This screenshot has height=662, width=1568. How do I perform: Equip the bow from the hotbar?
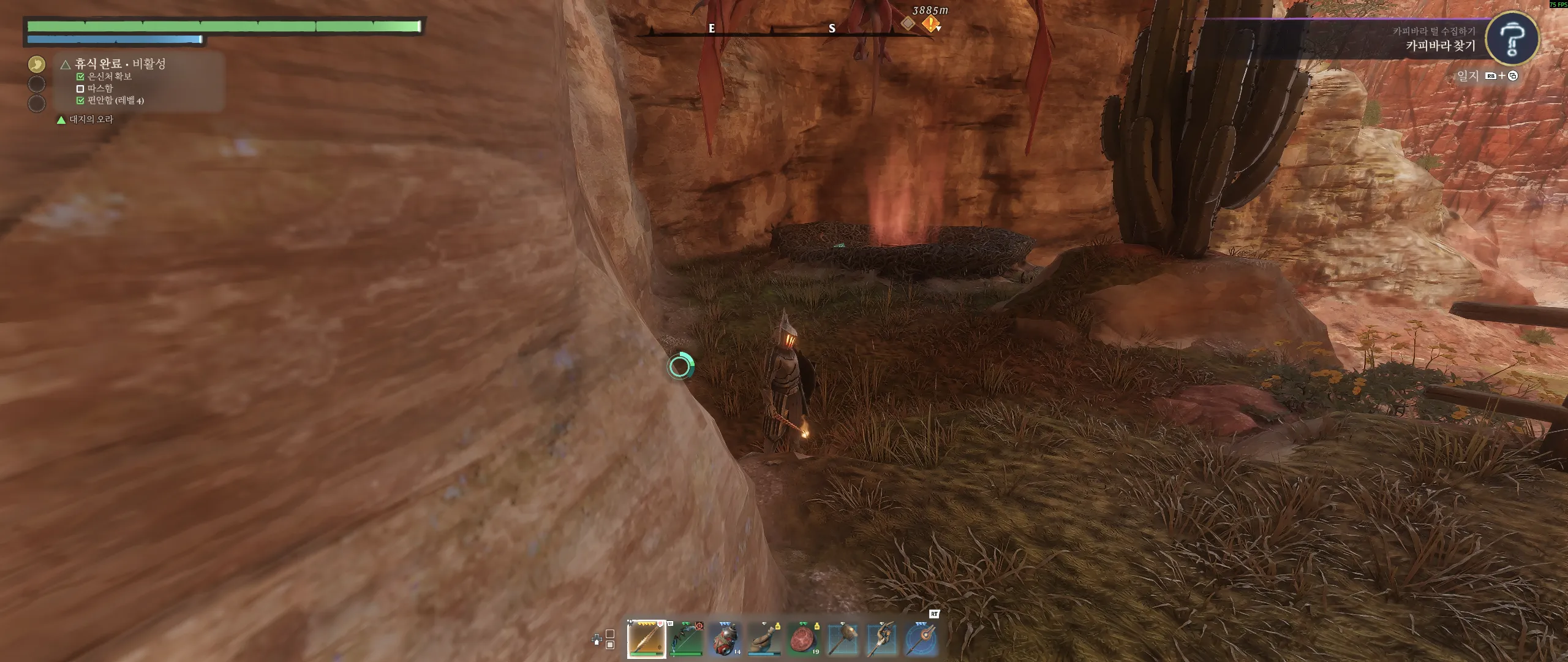click(x=686, y=639)
